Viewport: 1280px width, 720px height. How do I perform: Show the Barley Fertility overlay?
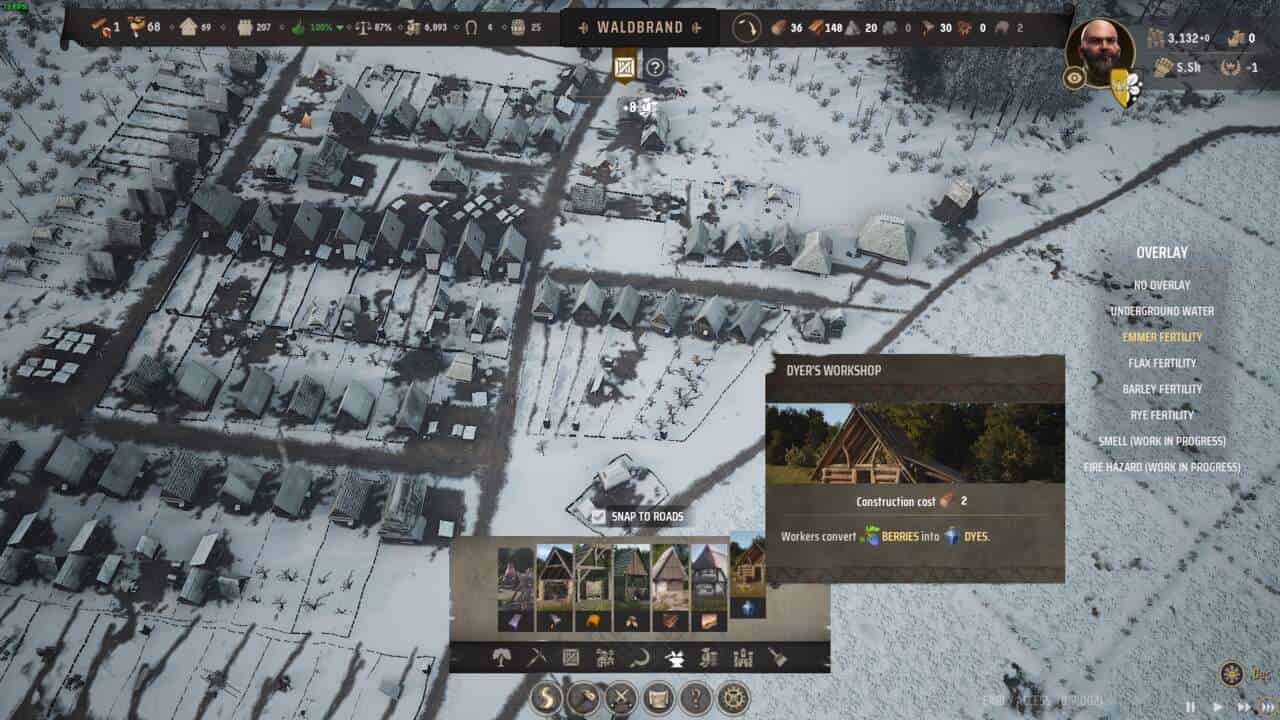1162,389
